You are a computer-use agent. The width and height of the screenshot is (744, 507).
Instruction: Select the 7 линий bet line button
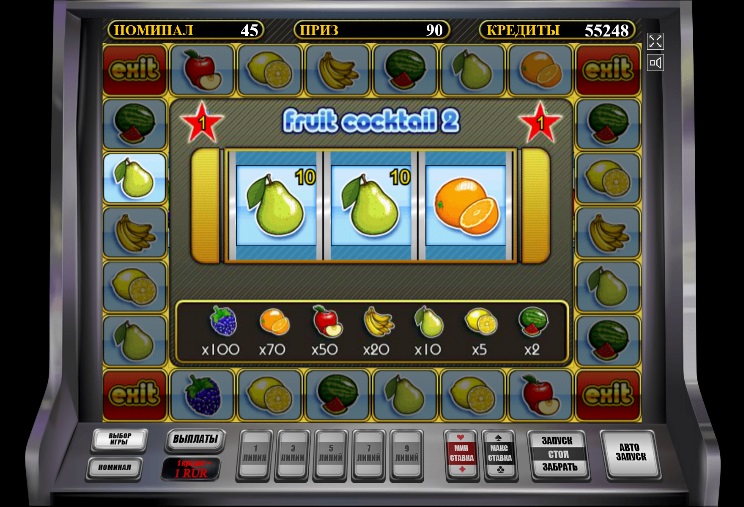pos(369,454)
